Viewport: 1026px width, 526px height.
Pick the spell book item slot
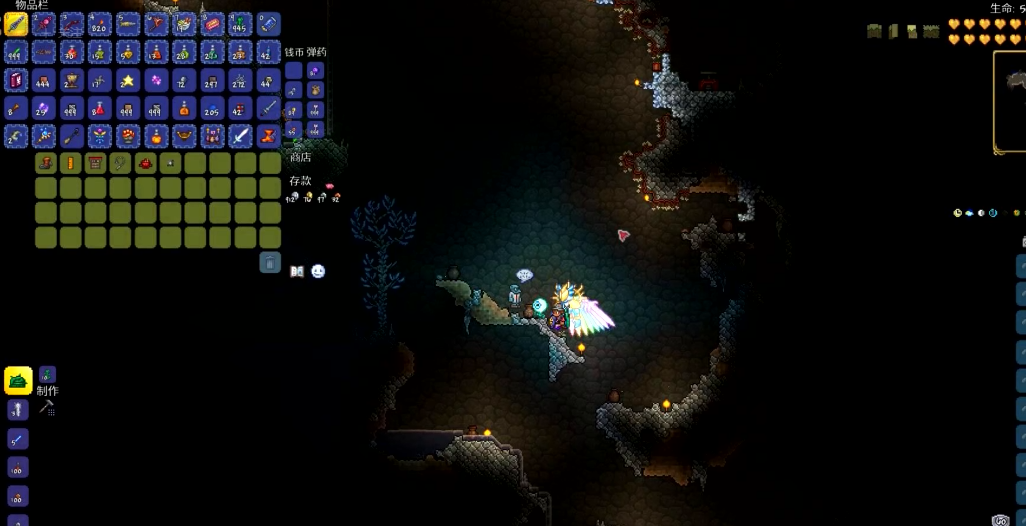coord(16,80)
